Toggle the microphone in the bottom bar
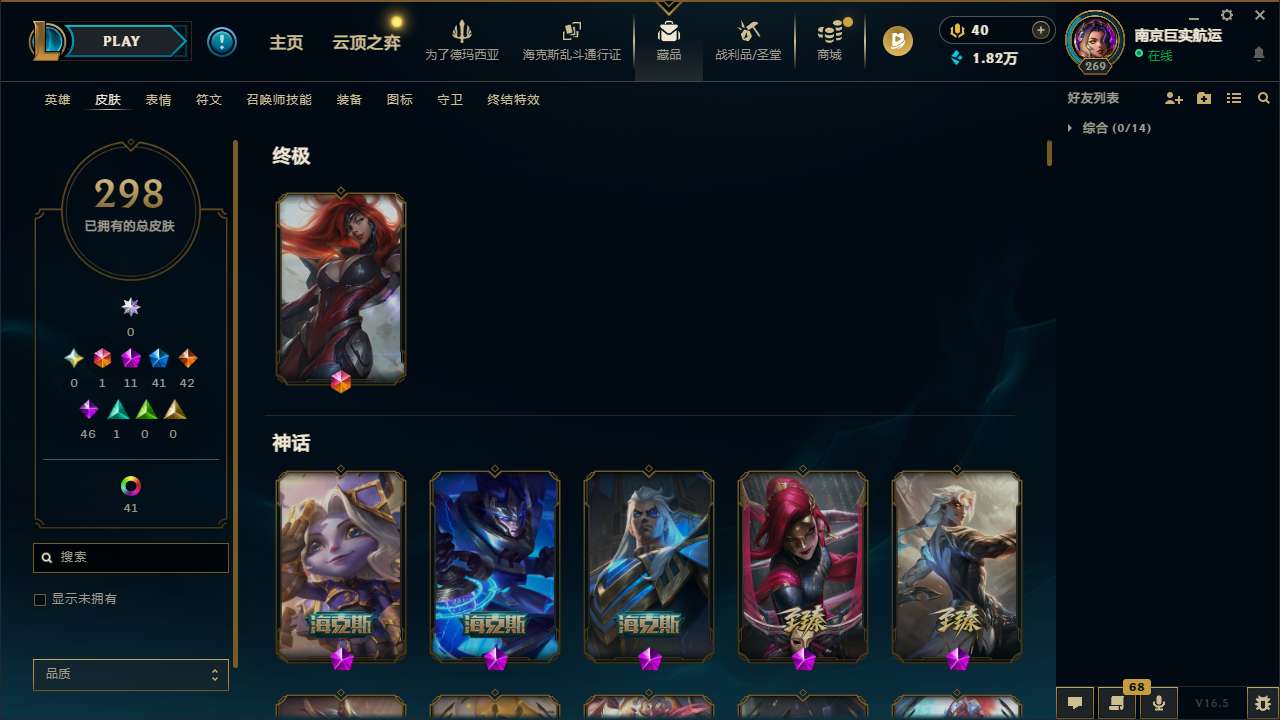The height and width of the screenshot is (720, 1280). pos(1158,702)
